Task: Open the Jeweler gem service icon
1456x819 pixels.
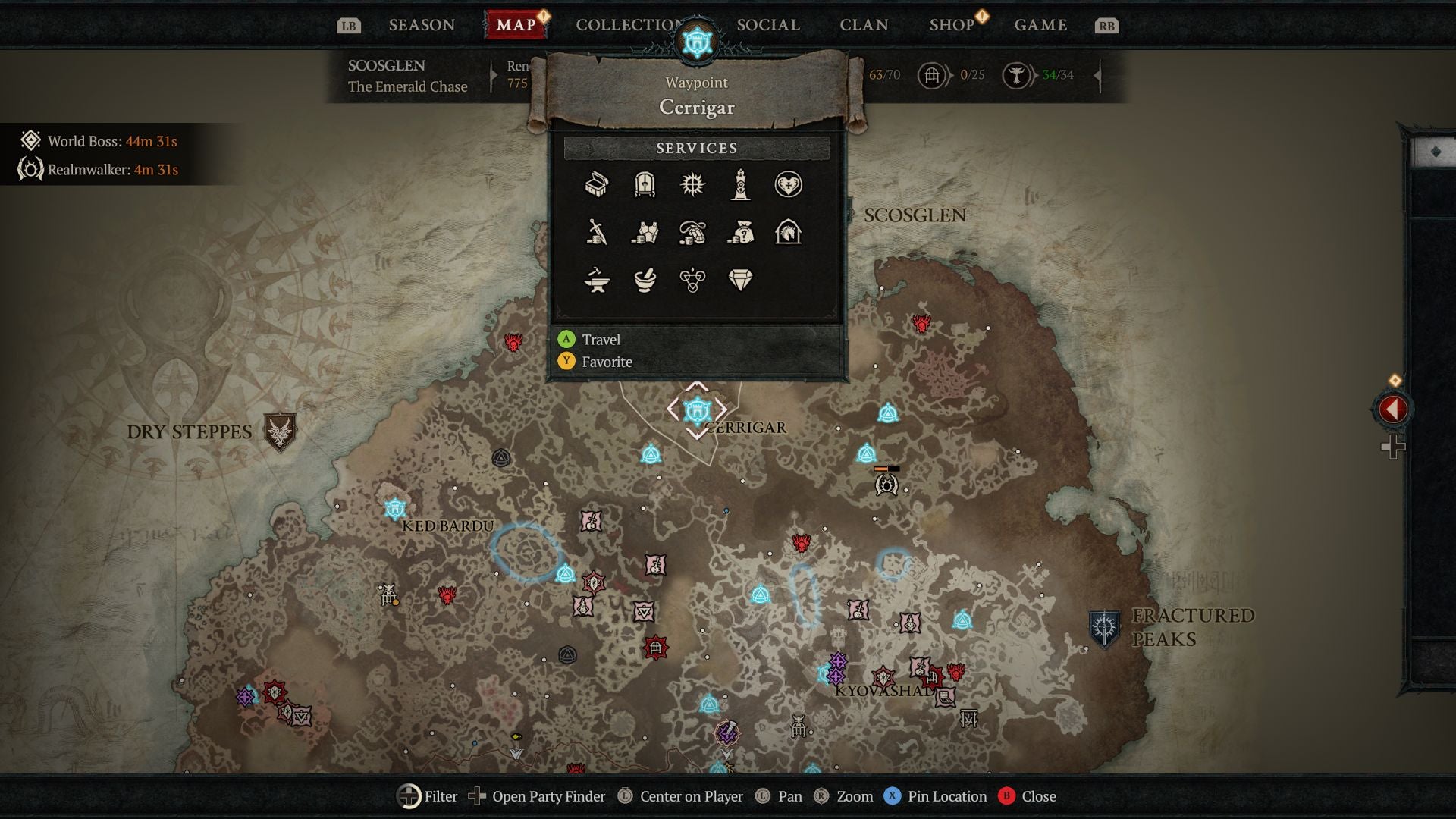Action: (742, 281)
